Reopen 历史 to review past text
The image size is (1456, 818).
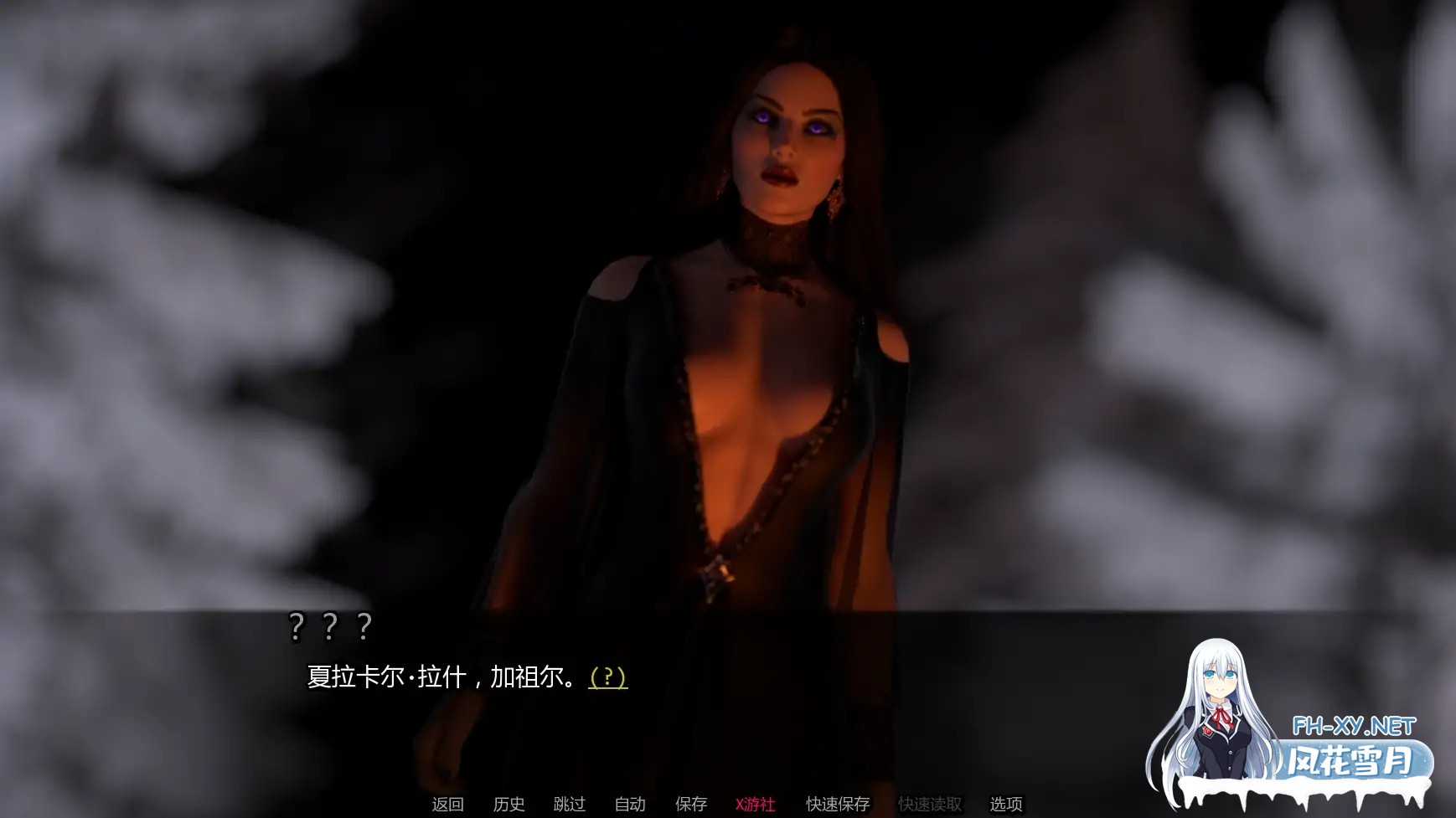click(x=509, y=804)
